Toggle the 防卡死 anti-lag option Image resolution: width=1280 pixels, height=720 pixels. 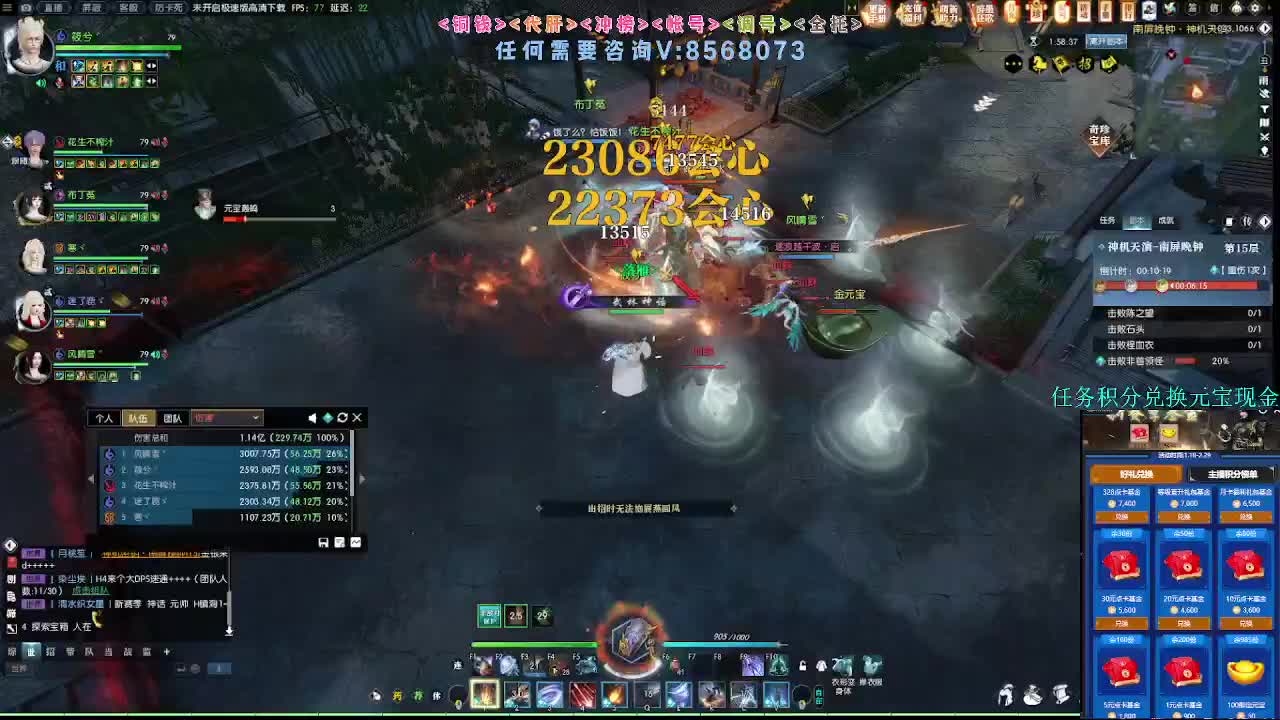pos(169,8)
